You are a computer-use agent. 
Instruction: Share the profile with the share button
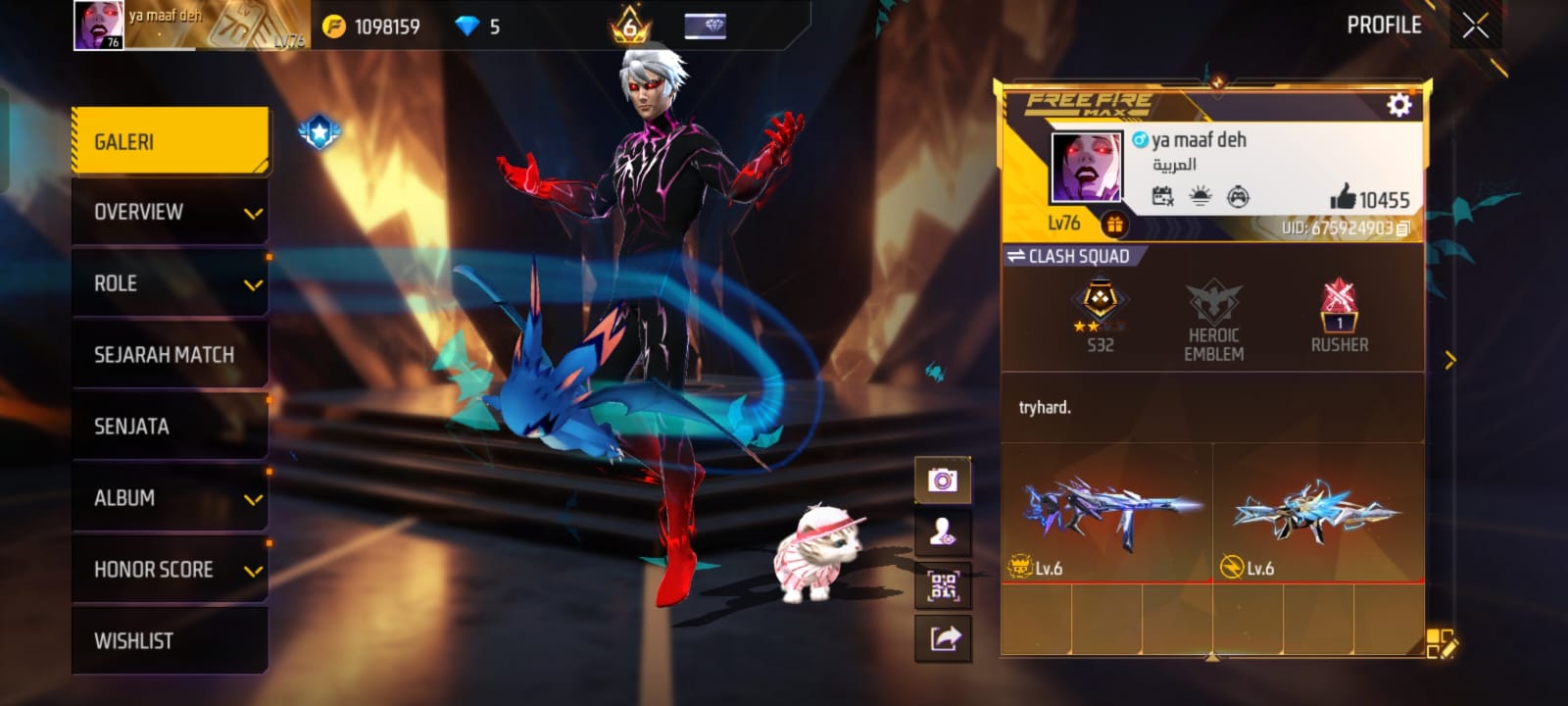tap(943, 639)
